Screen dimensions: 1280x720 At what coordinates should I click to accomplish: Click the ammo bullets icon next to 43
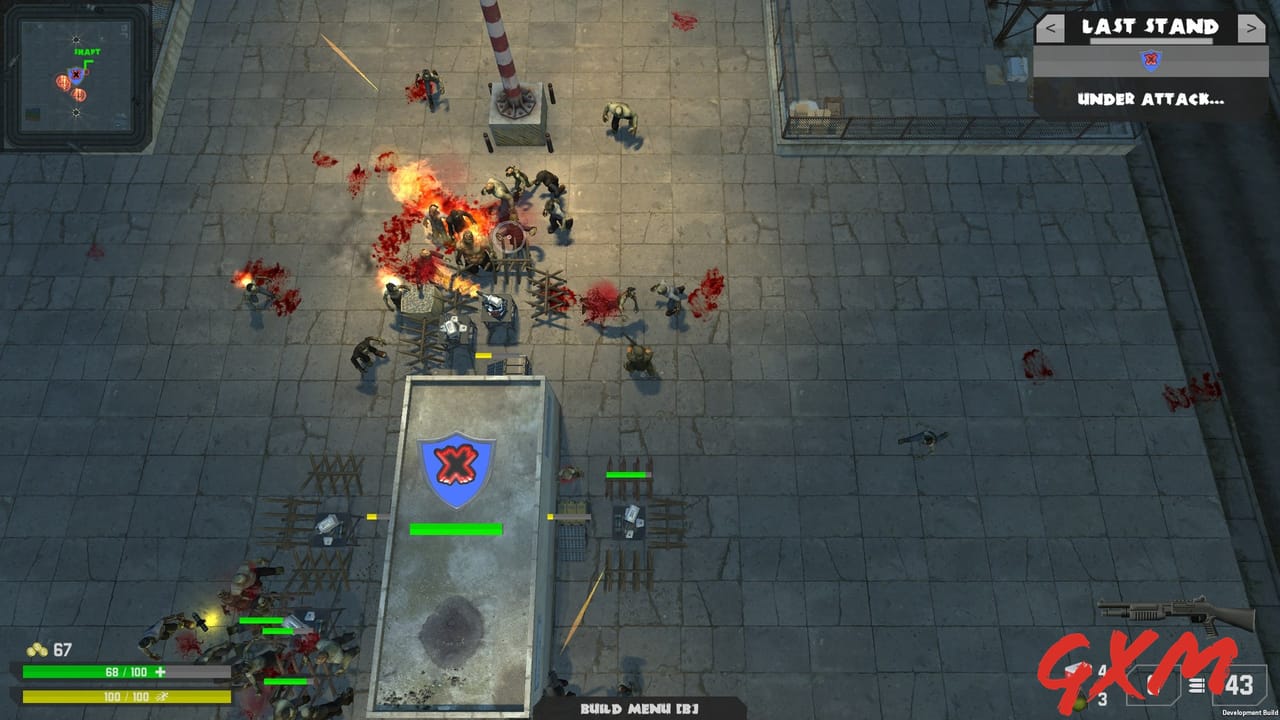(1196, 684)
